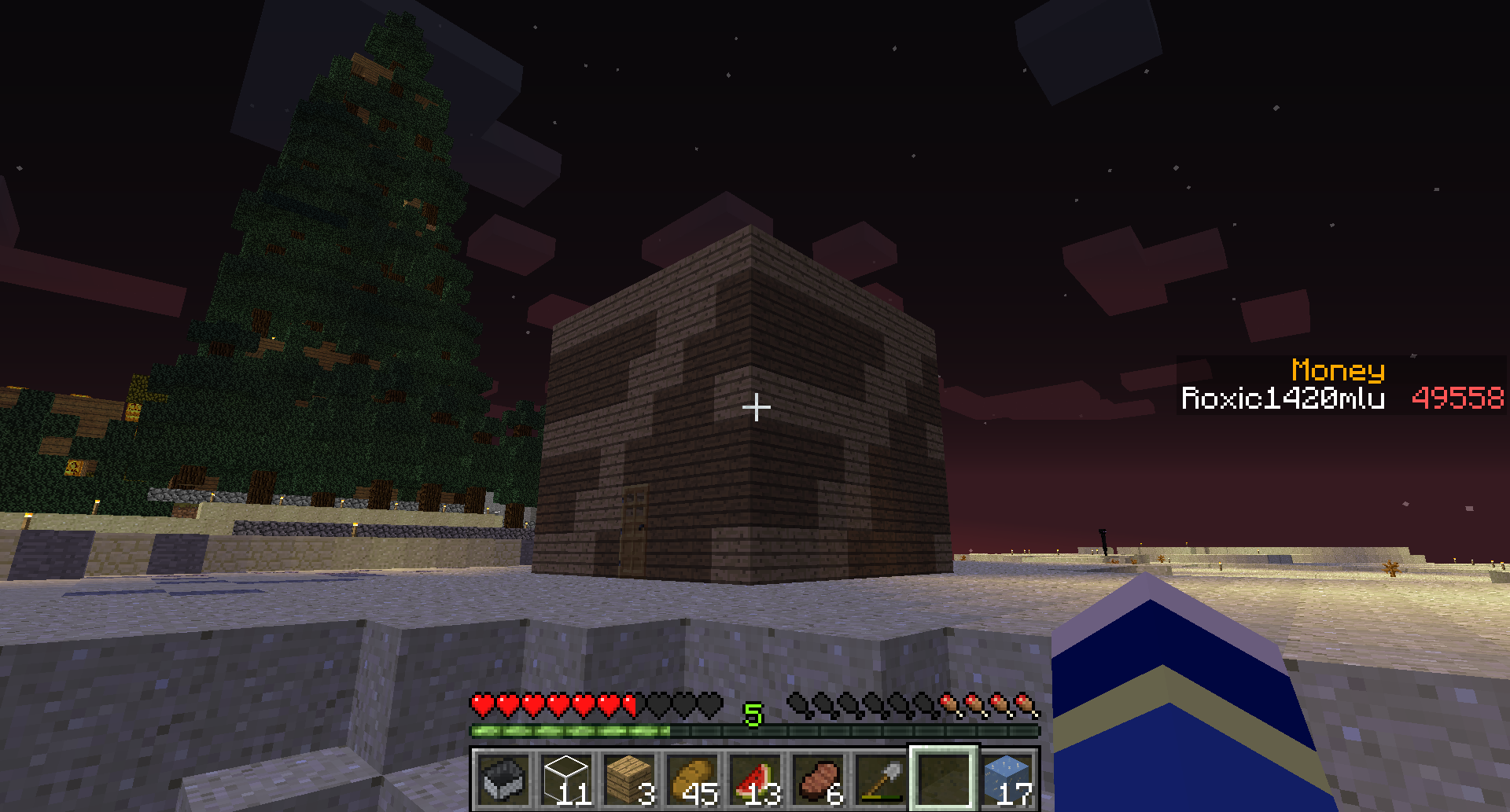
Task: Select the baked potato stack of 45
Action: (x=693, y=779)
